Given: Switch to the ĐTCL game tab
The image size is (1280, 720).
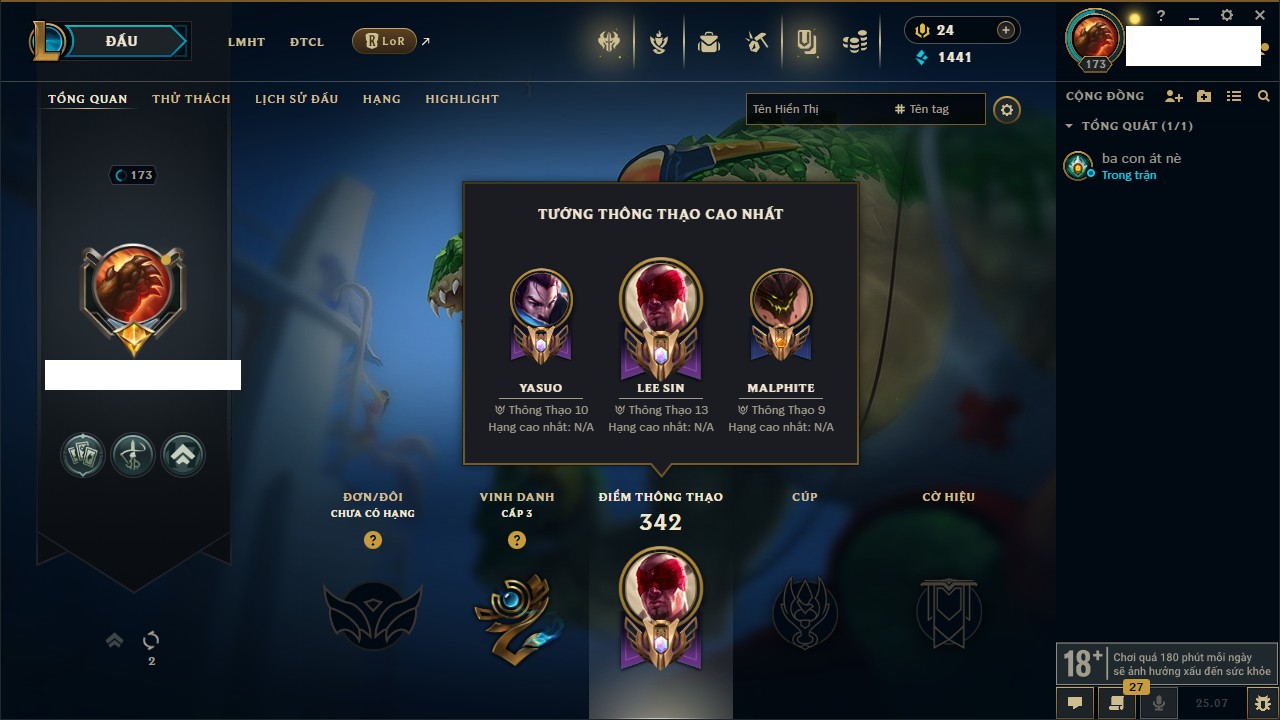Looking at the screenshot, I should pos(307,42).
